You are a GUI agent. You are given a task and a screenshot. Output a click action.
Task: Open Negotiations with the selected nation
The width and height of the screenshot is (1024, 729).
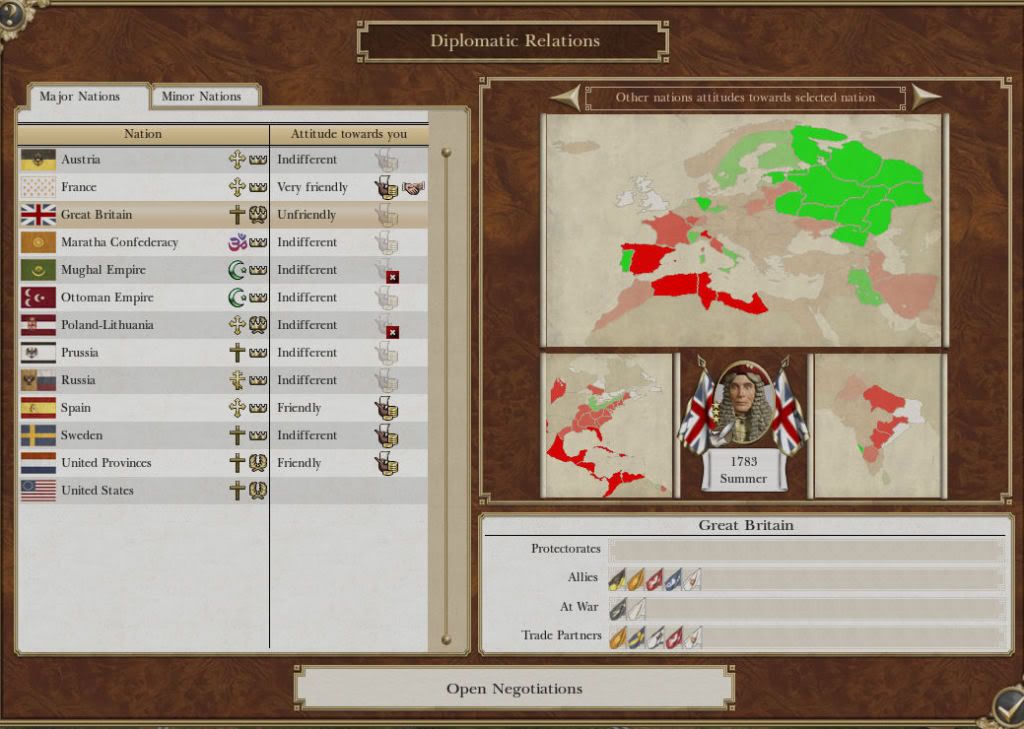click(x=514, y=688)
